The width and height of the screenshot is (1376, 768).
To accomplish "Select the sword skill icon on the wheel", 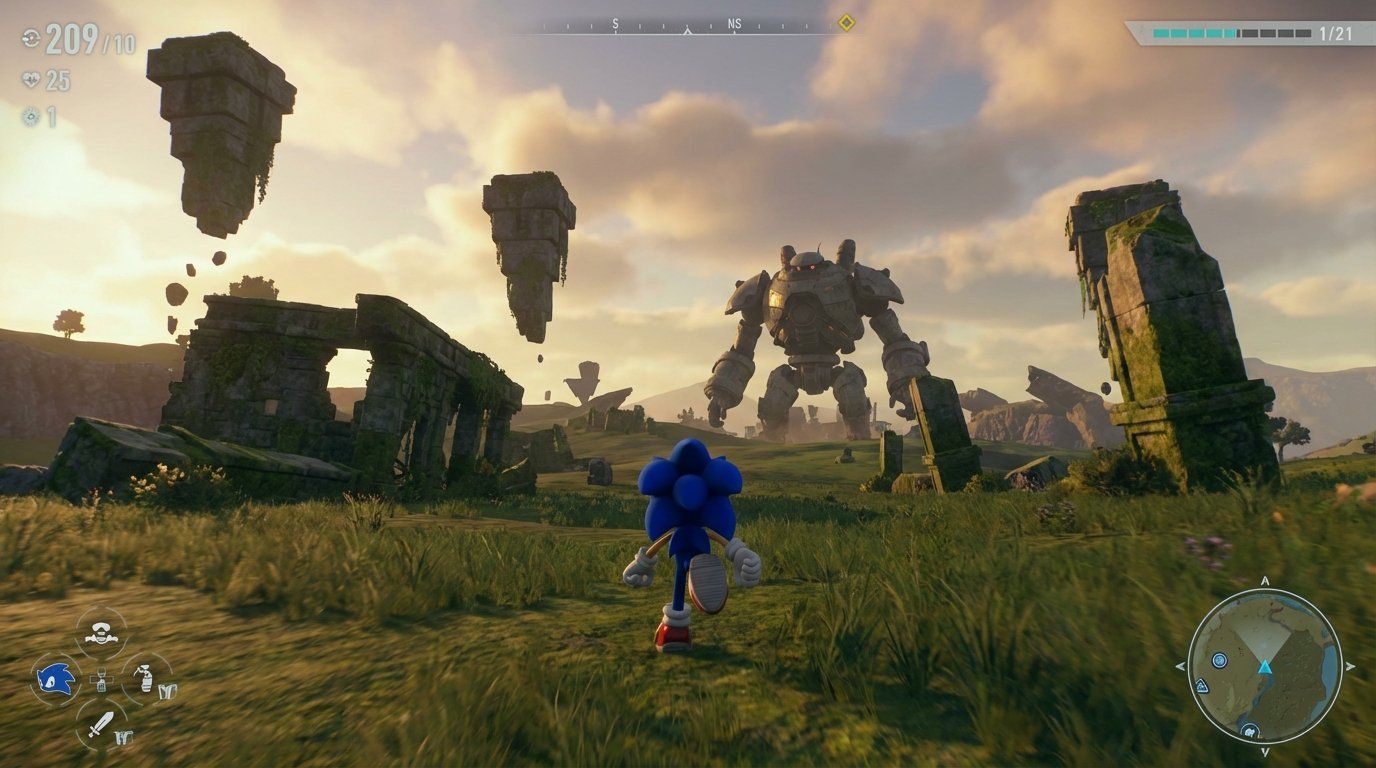I will [x=101, y=722].
